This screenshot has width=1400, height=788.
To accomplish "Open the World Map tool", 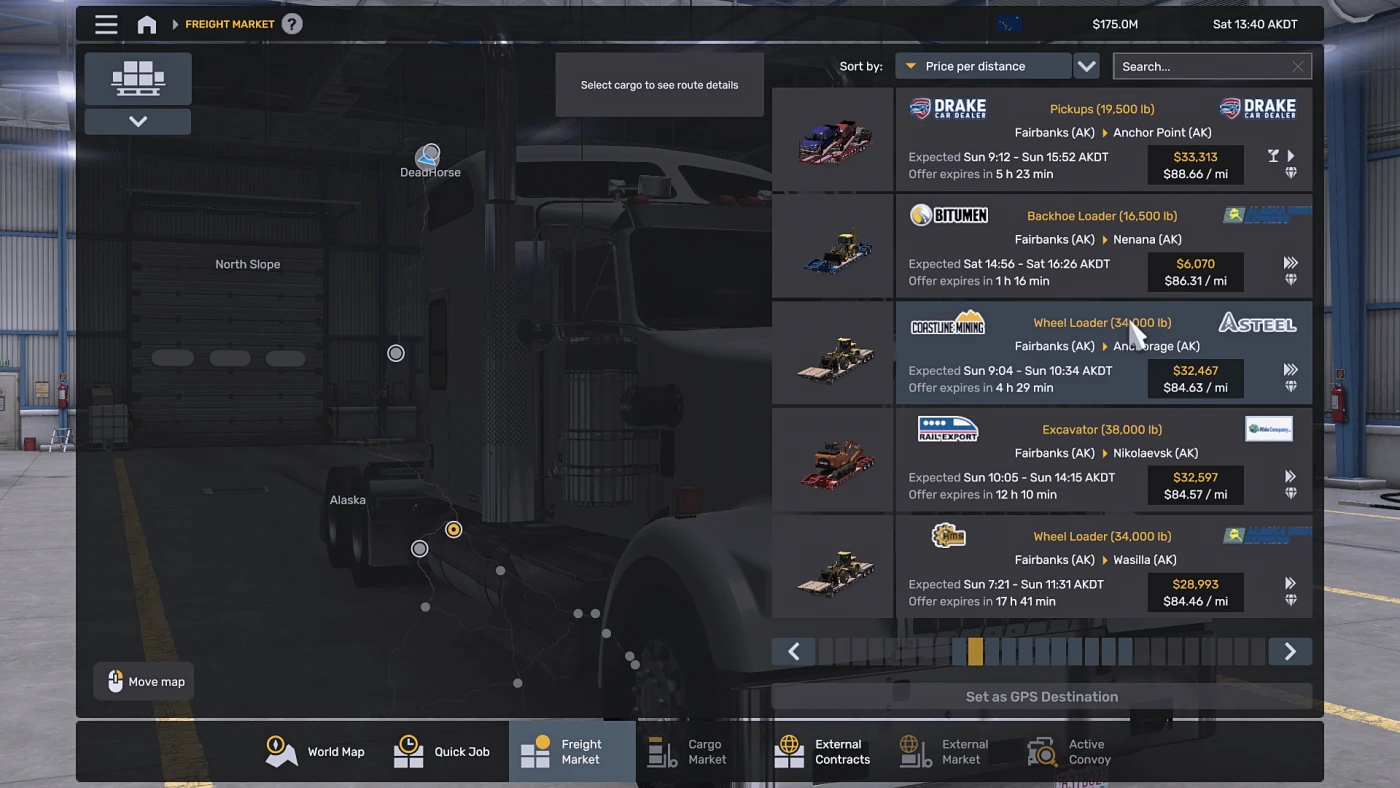I will tap(316, 751).
